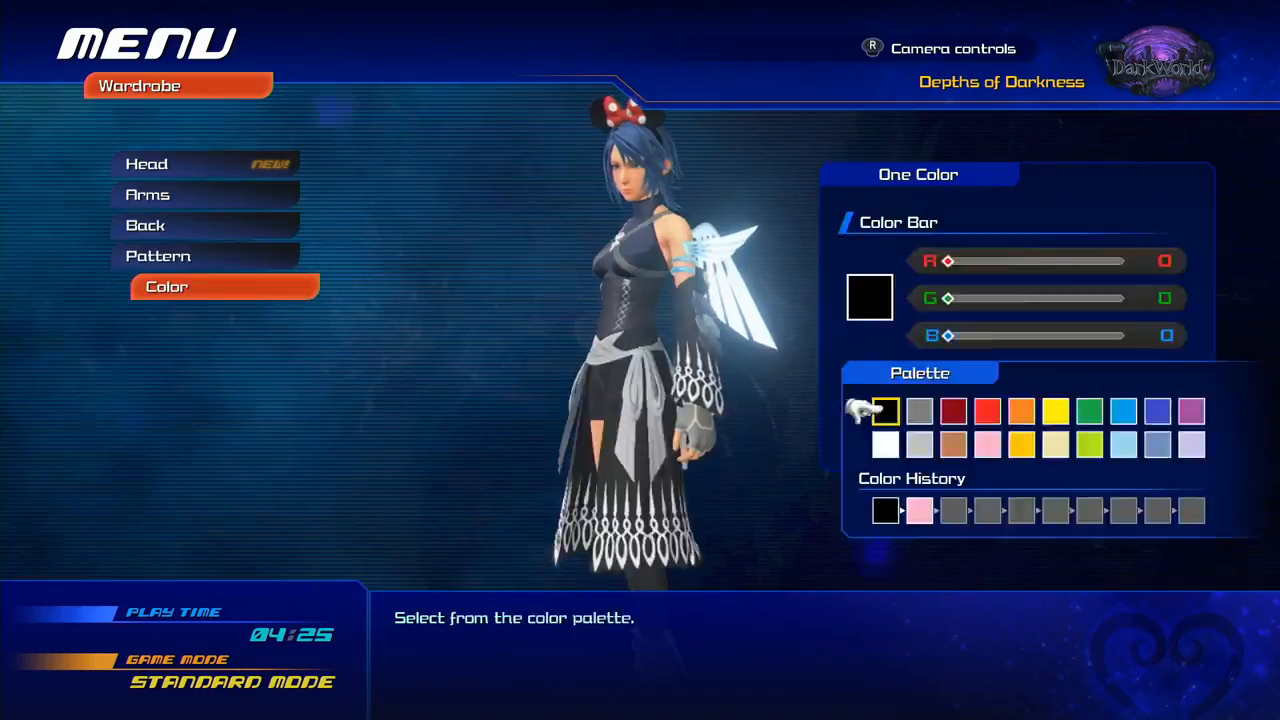
Task: Choose the dark green palette swatch
Action: pyautogui.click(x=1090, y=411)
